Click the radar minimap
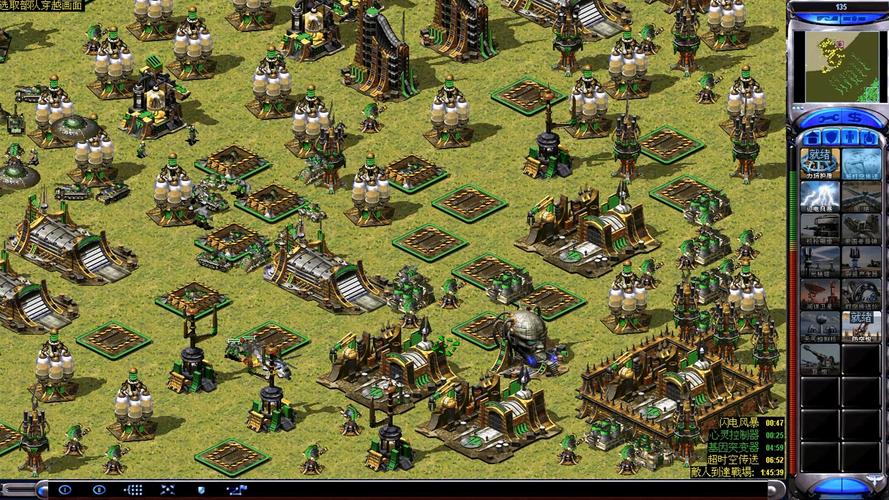Screen dimensions: 889x500 [838, 62]
